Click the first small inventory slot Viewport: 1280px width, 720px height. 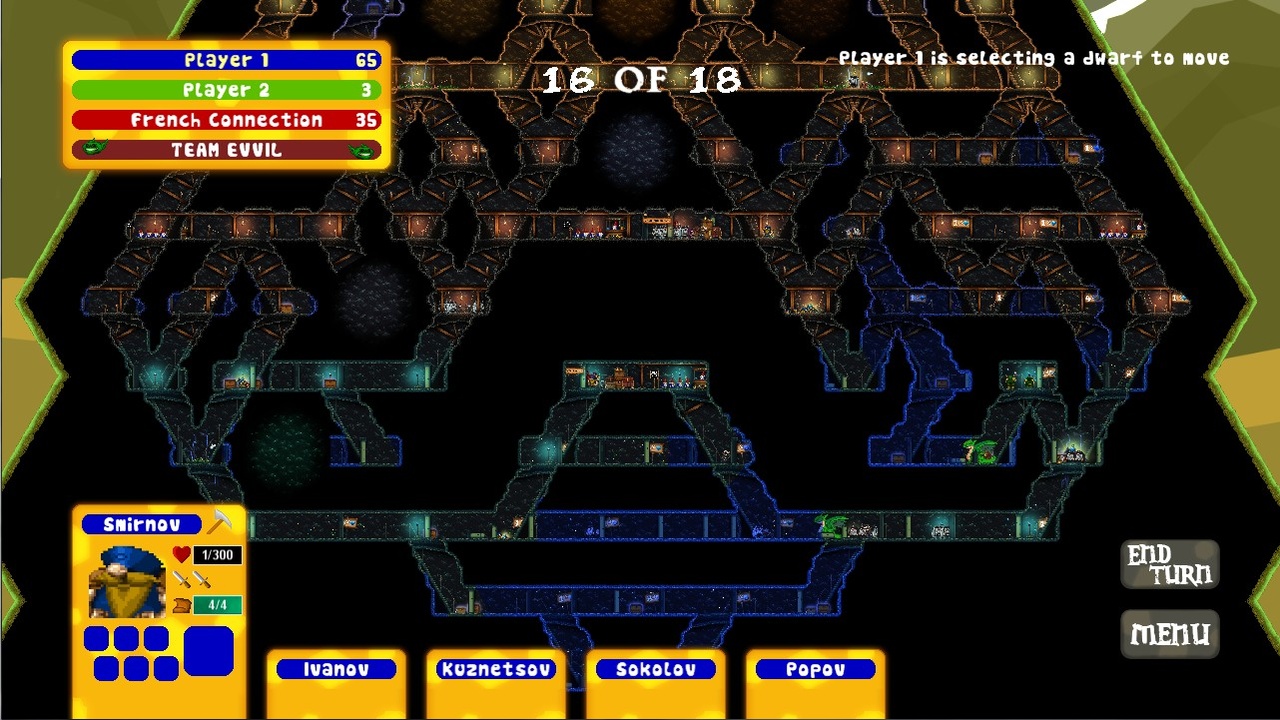click(95, 636)
